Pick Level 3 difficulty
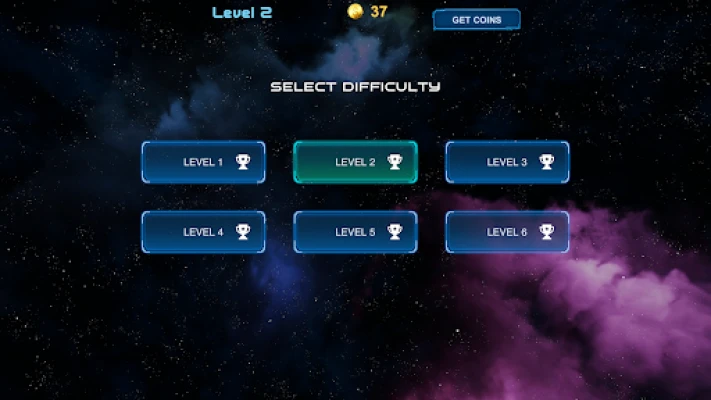This screenshot has height=400, width=711. [507, 162]
